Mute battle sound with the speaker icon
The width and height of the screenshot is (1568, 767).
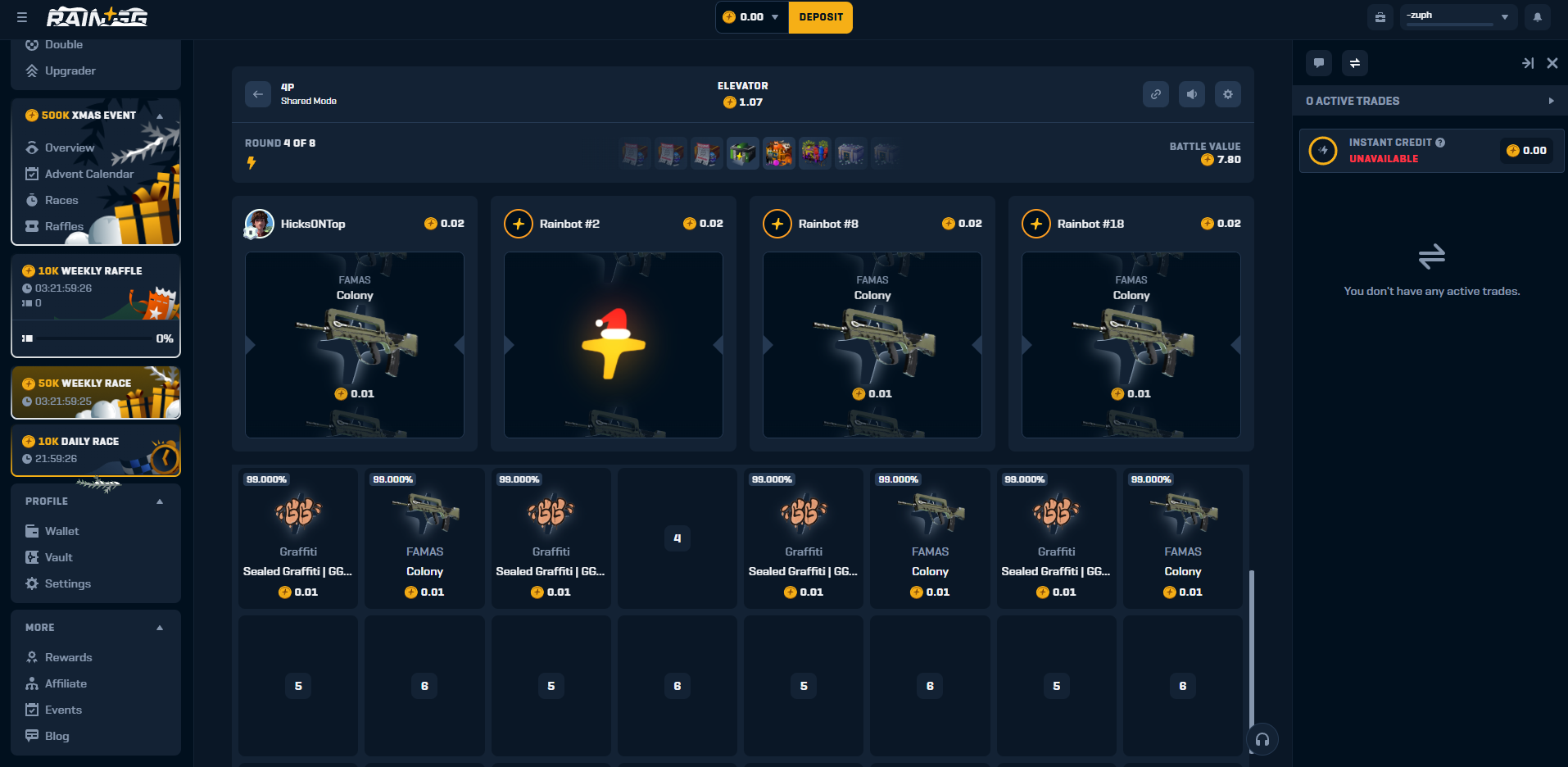(x=1191, y=94)
